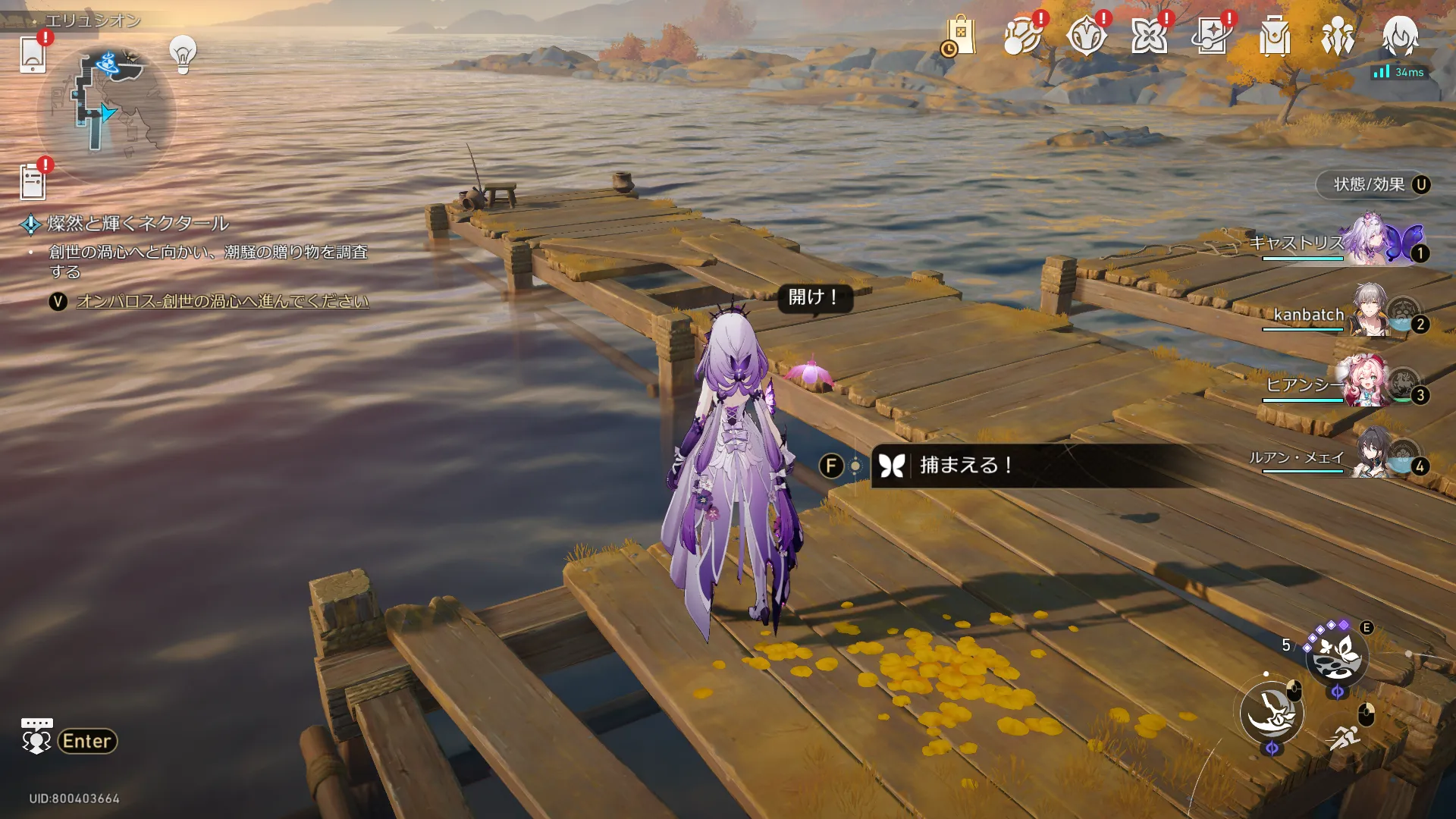The image size is (1456, 819).
Task: Open the shop bag with clock icon
Action: coord(959,36)
